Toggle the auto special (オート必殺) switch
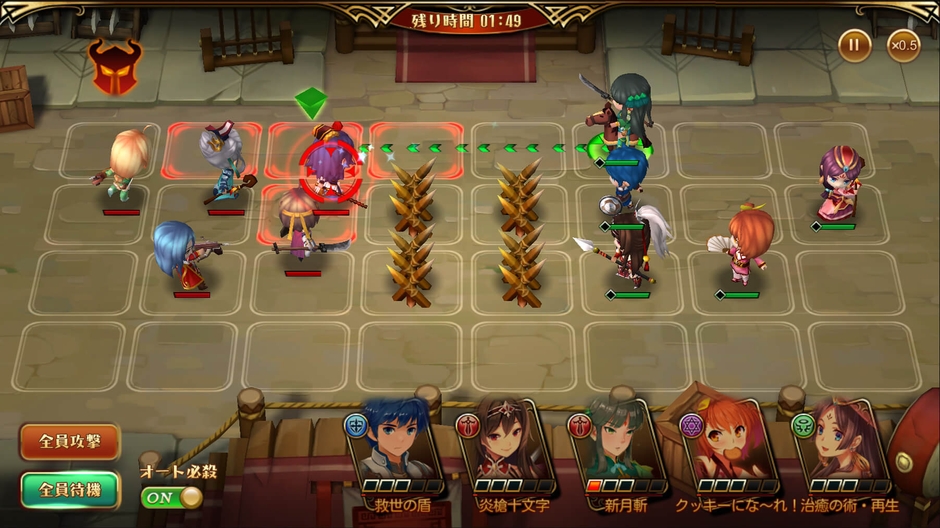Image resolution: width=940 pixels, height=528 pixels. coord(172,497)
